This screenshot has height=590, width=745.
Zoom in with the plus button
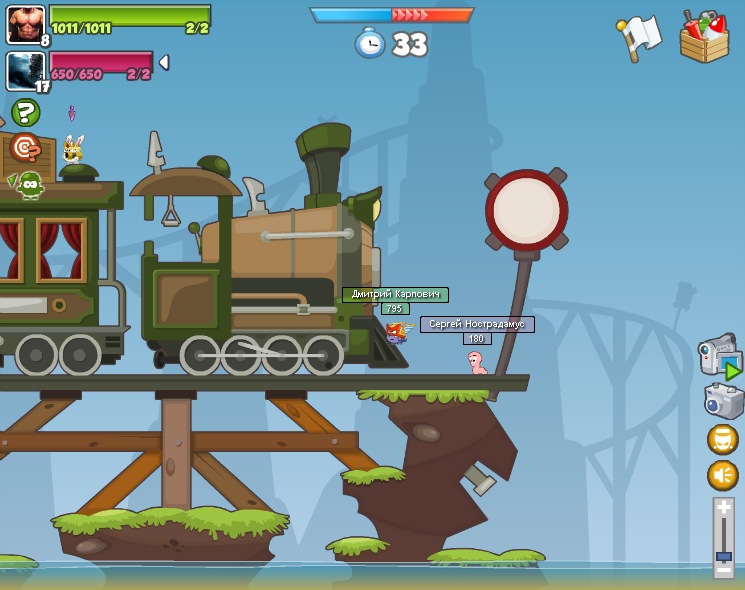pyautogui.click(x=723, y=508)
